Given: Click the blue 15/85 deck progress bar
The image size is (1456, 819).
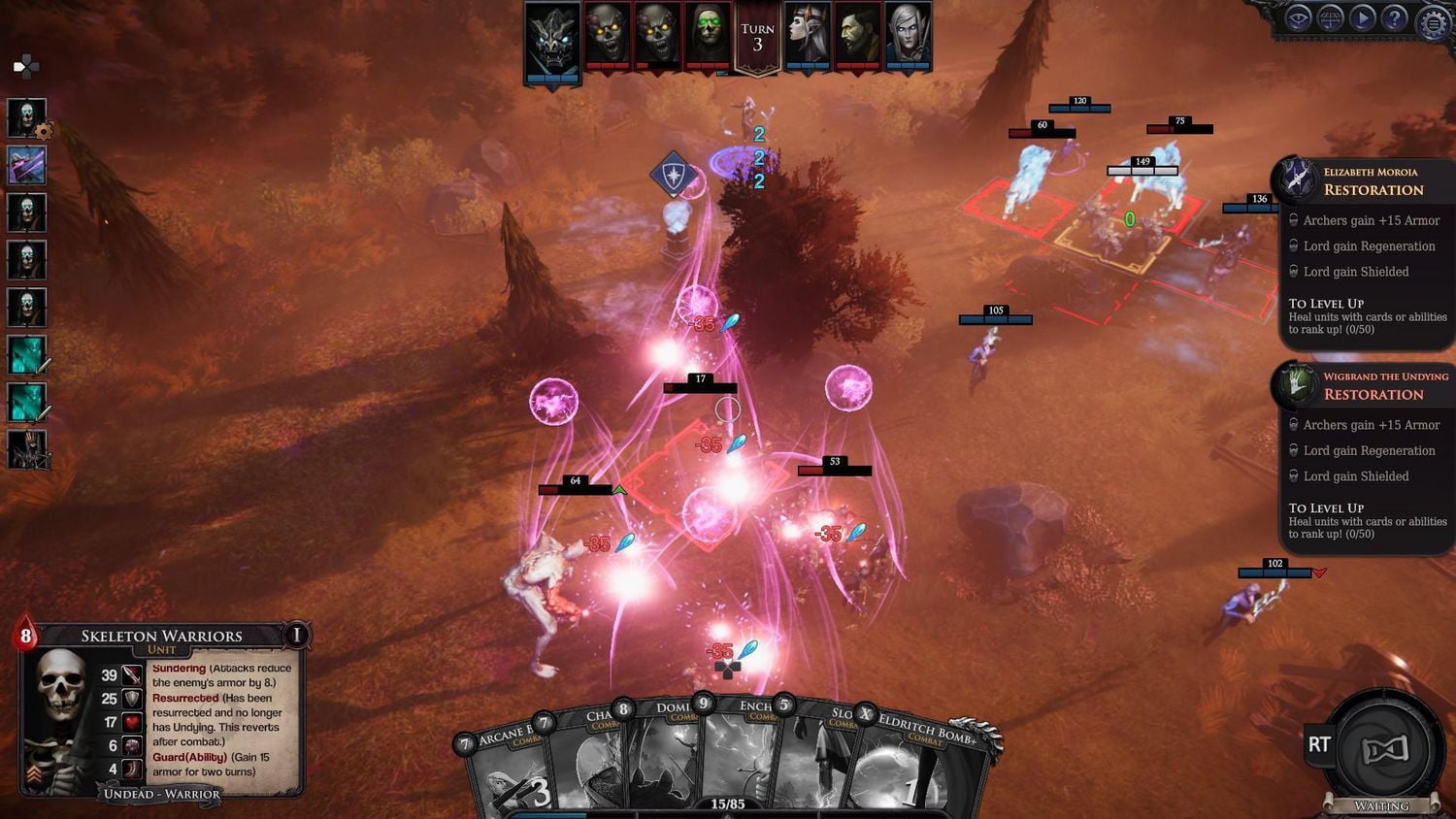Looking at the screenshot, I should click(548, 813).
